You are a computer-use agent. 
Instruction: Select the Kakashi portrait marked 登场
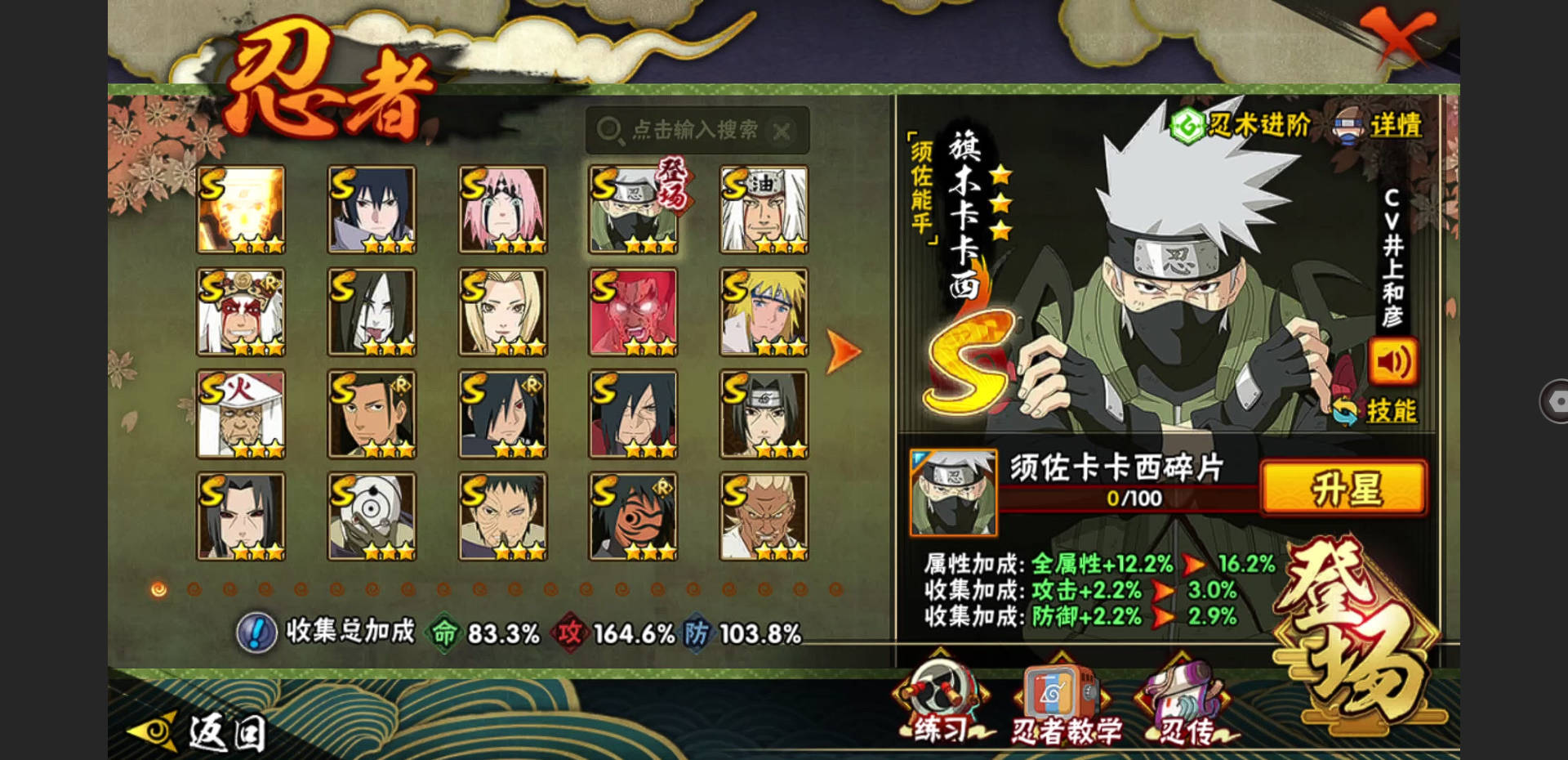(634, 209)
